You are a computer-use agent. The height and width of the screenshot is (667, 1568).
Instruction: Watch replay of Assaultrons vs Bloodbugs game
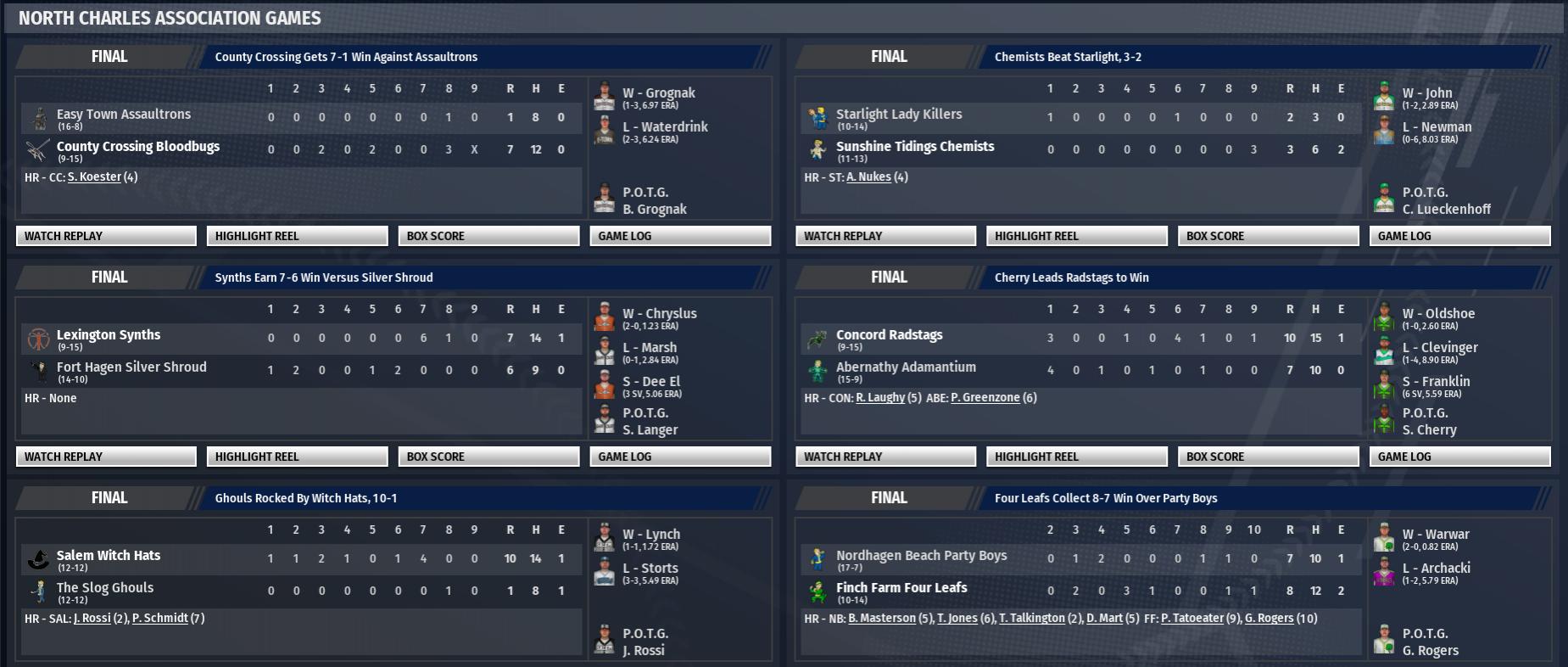click(x=106, y=236)
